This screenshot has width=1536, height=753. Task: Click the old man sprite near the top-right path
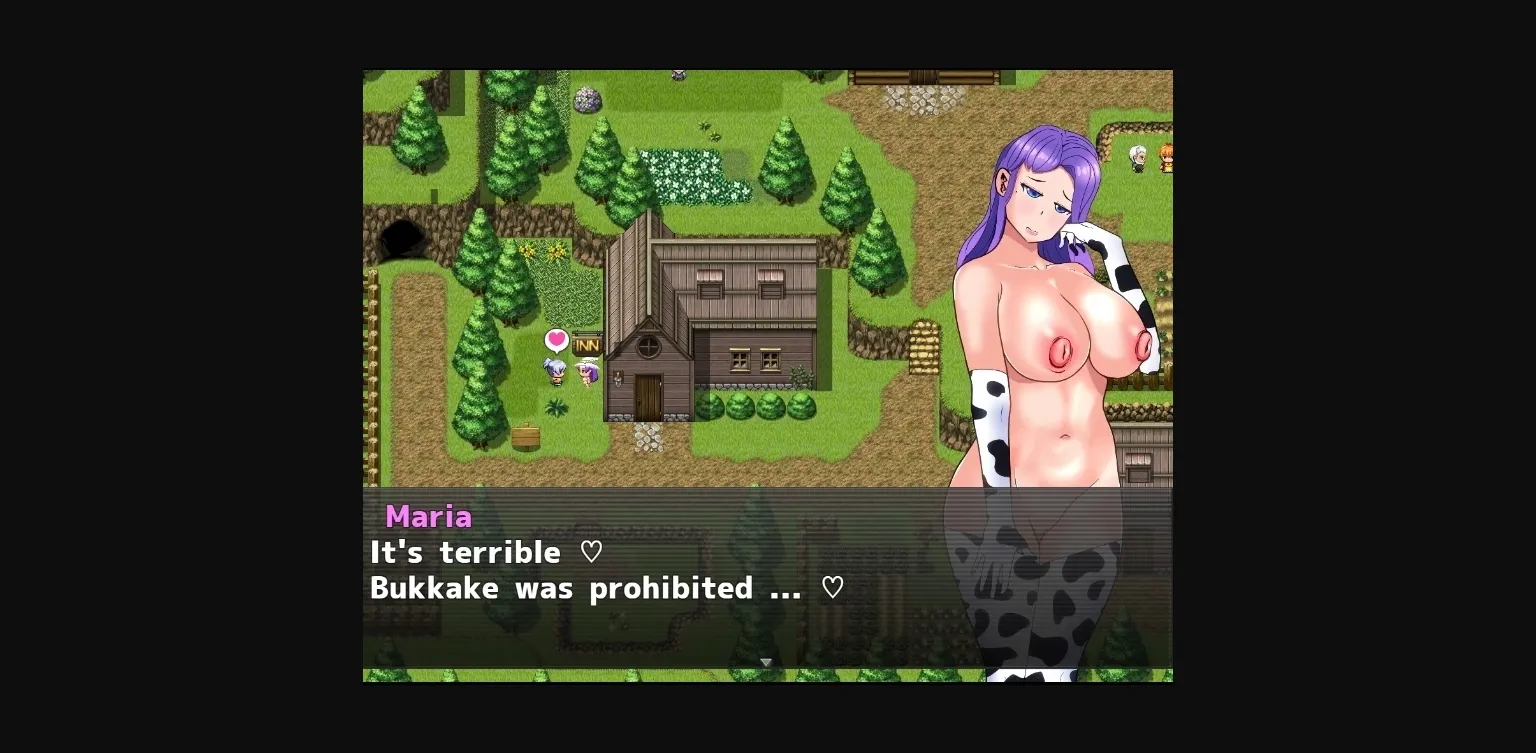[1138, 157]
